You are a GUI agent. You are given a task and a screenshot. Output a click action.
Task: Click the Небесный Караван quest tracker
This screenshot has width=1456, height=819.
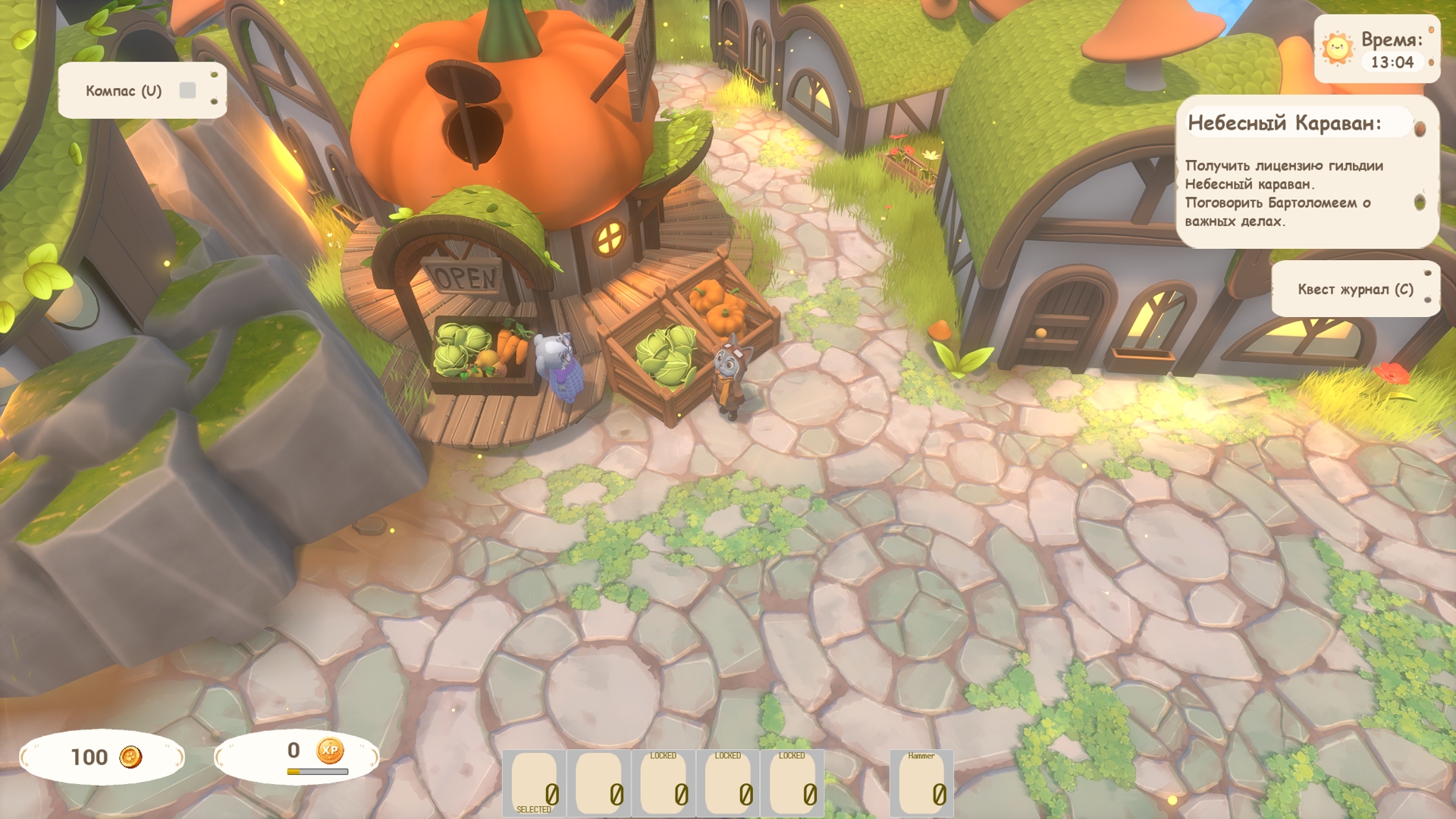1306,171
